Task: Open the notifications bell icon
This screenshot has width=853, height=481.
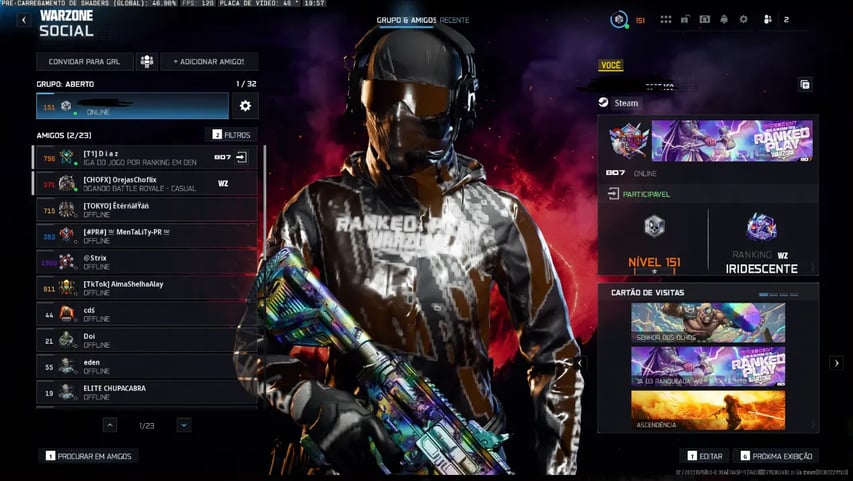Action: (x=724, y=20)
